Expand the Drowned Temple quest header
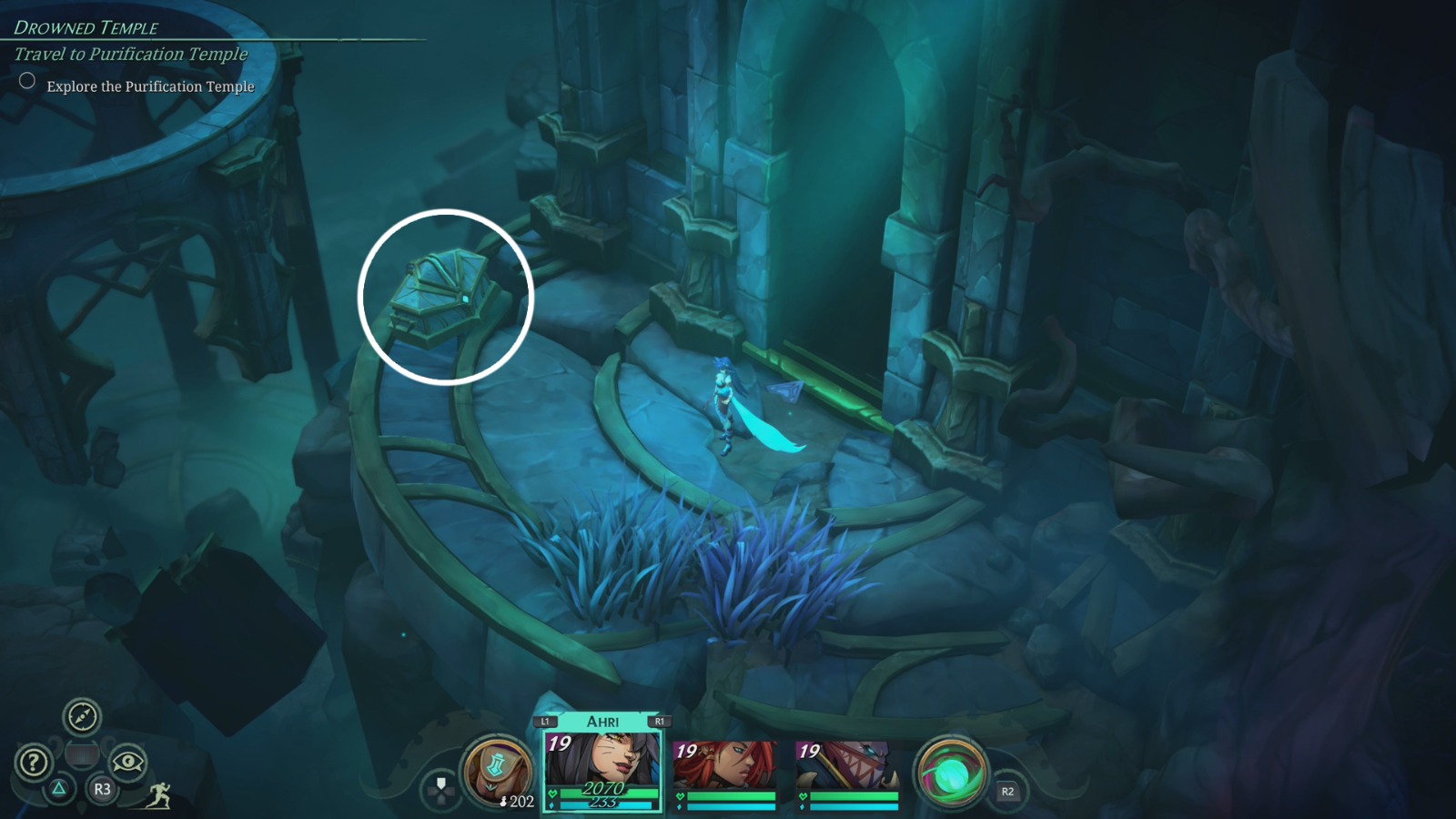 tap(85, 27)
